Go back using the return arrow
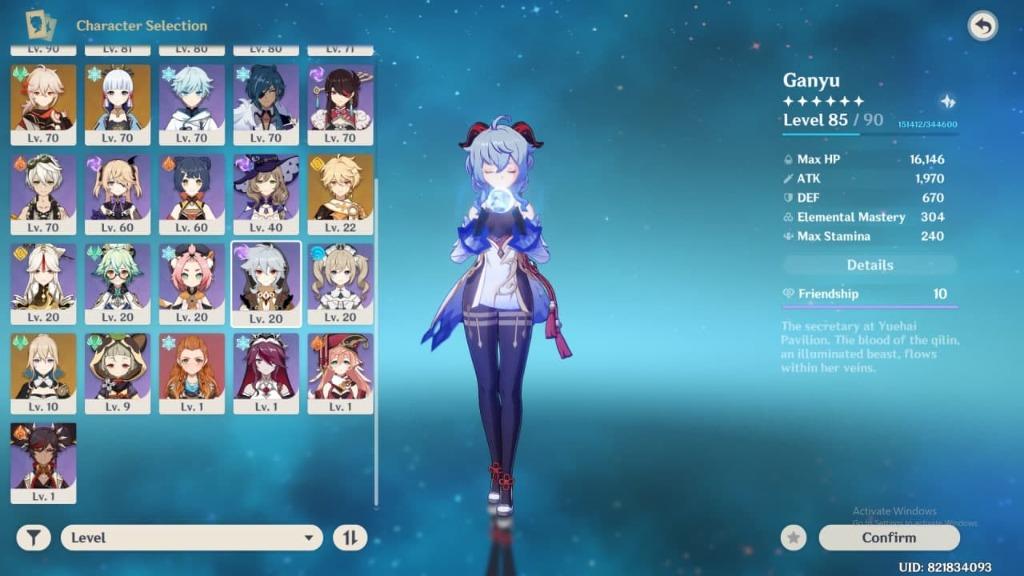 pyautogui.click(x=983, y=27)
